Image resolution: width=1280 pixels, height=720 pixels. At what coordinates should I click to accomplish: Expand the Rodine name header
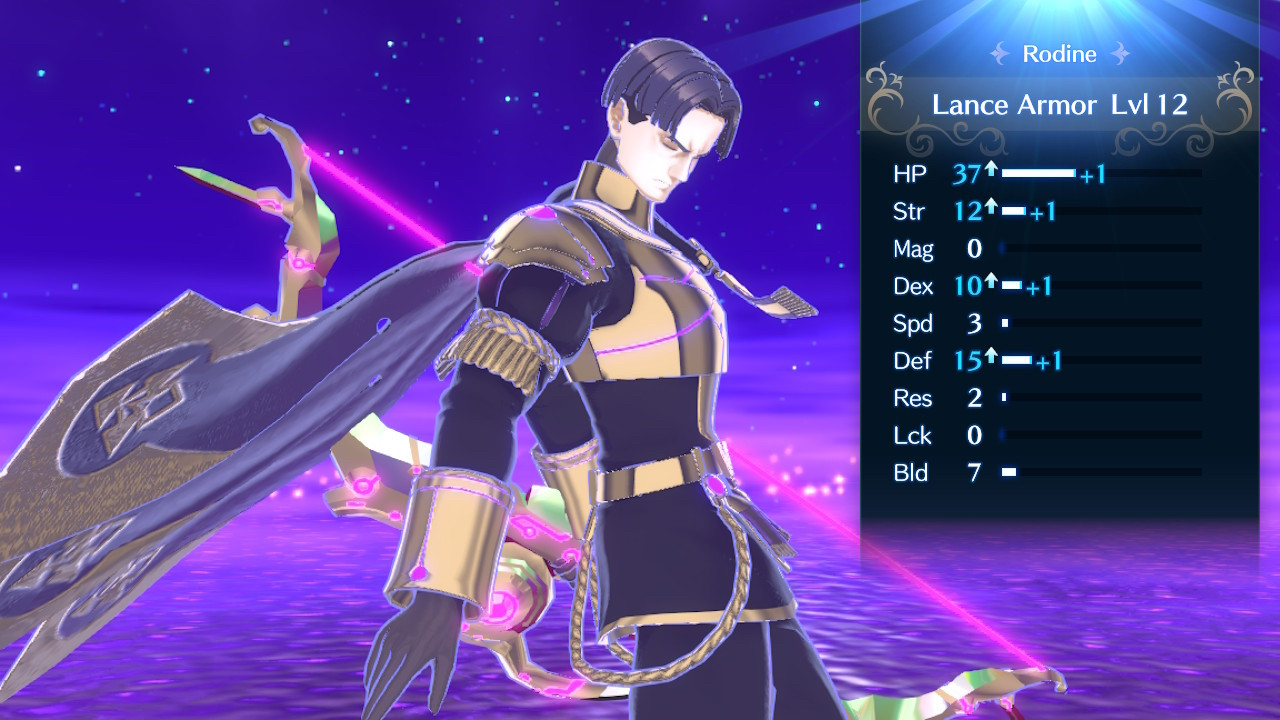(x=1059, y=54)
